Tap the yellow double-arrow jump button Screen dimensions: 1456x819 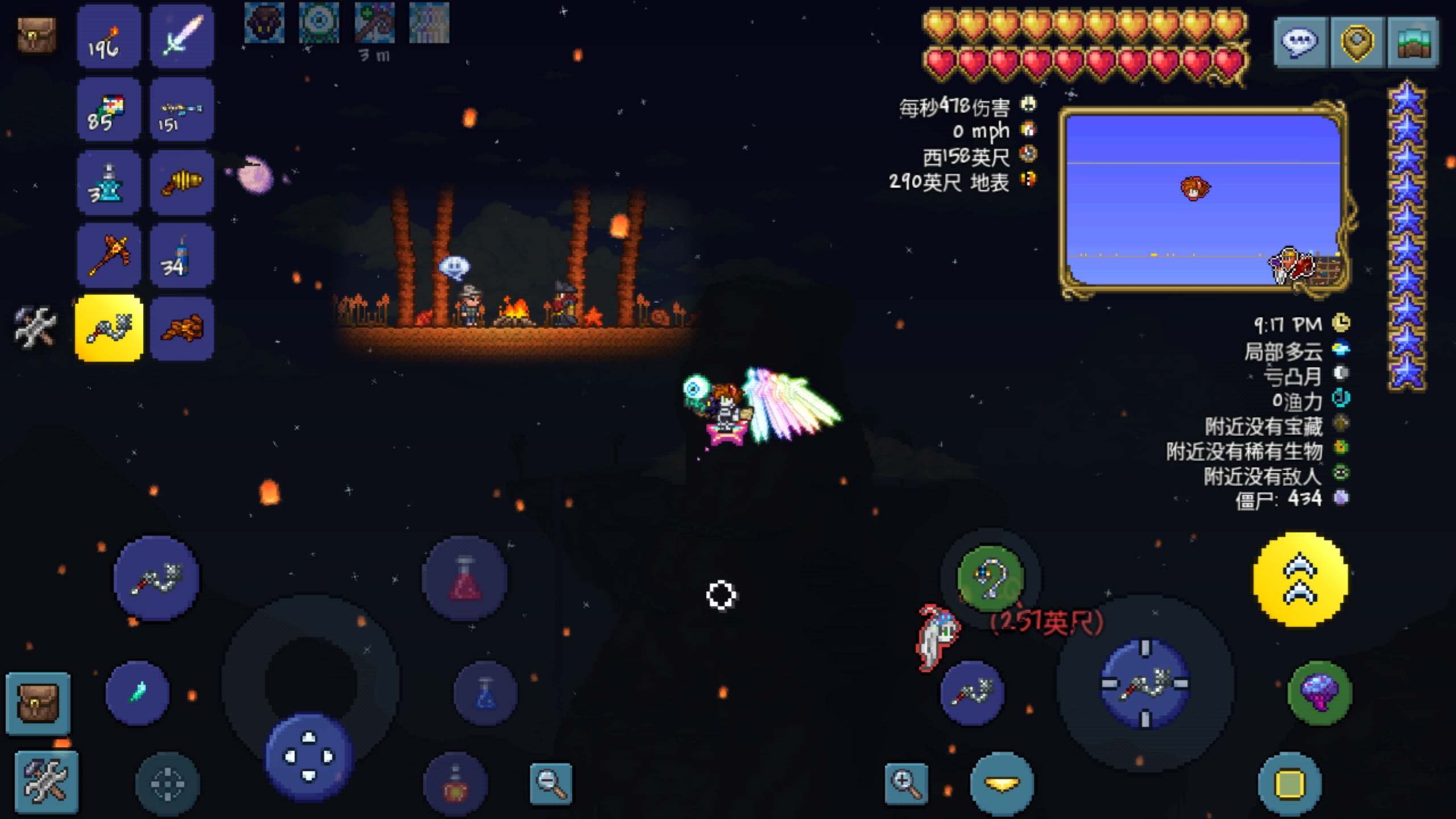tap(1300, 580)
